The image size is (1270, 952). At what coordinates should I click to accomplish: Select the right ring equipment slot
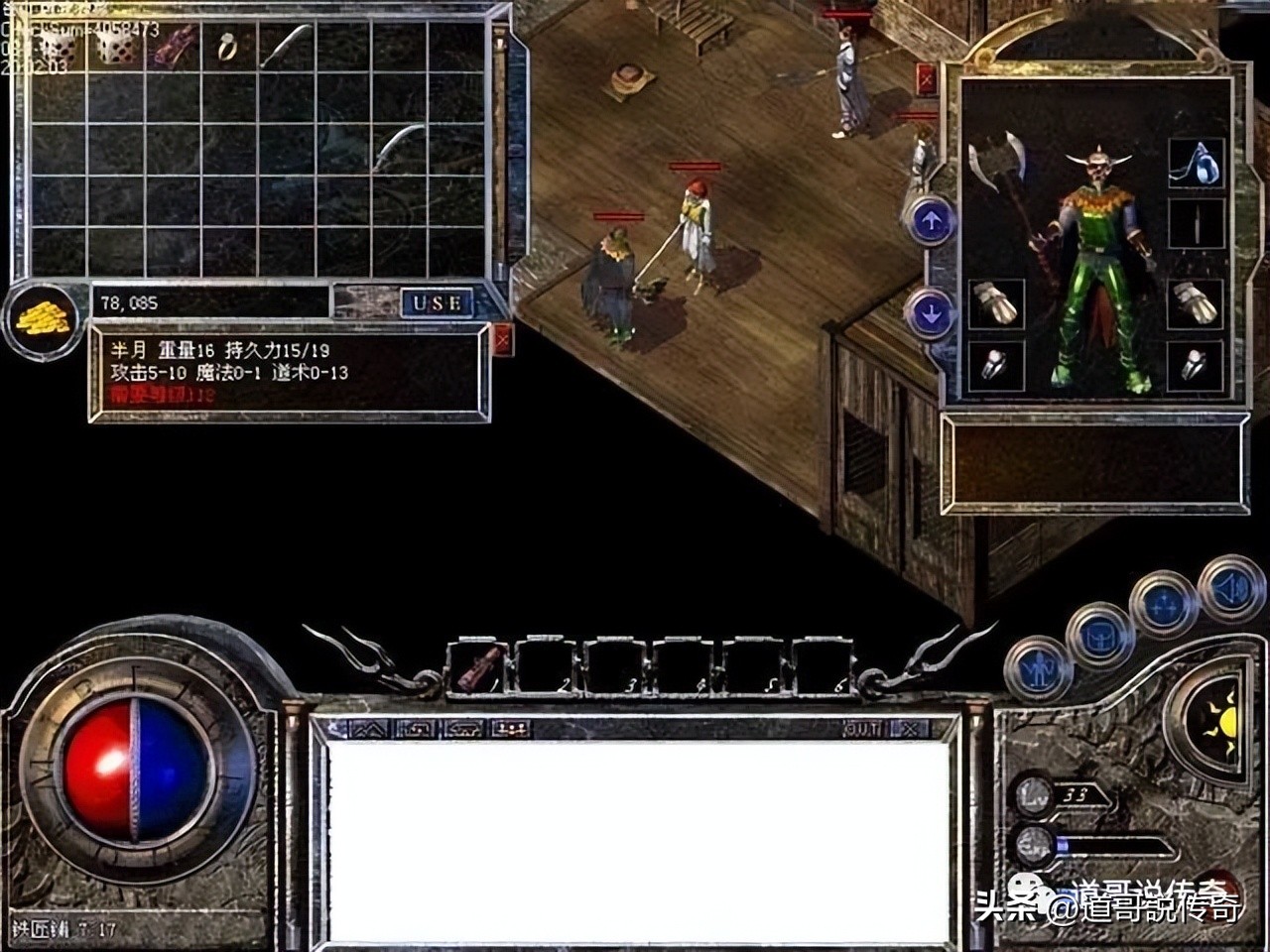[1196, 366]
